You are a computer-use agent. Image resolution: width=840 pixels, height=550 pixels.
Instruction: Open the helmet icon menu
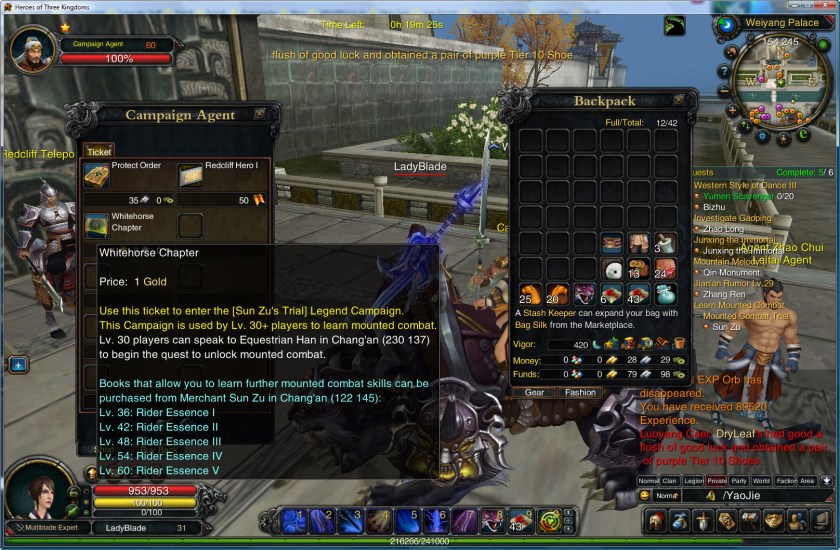pyautogui.click(x=655, y=520)
